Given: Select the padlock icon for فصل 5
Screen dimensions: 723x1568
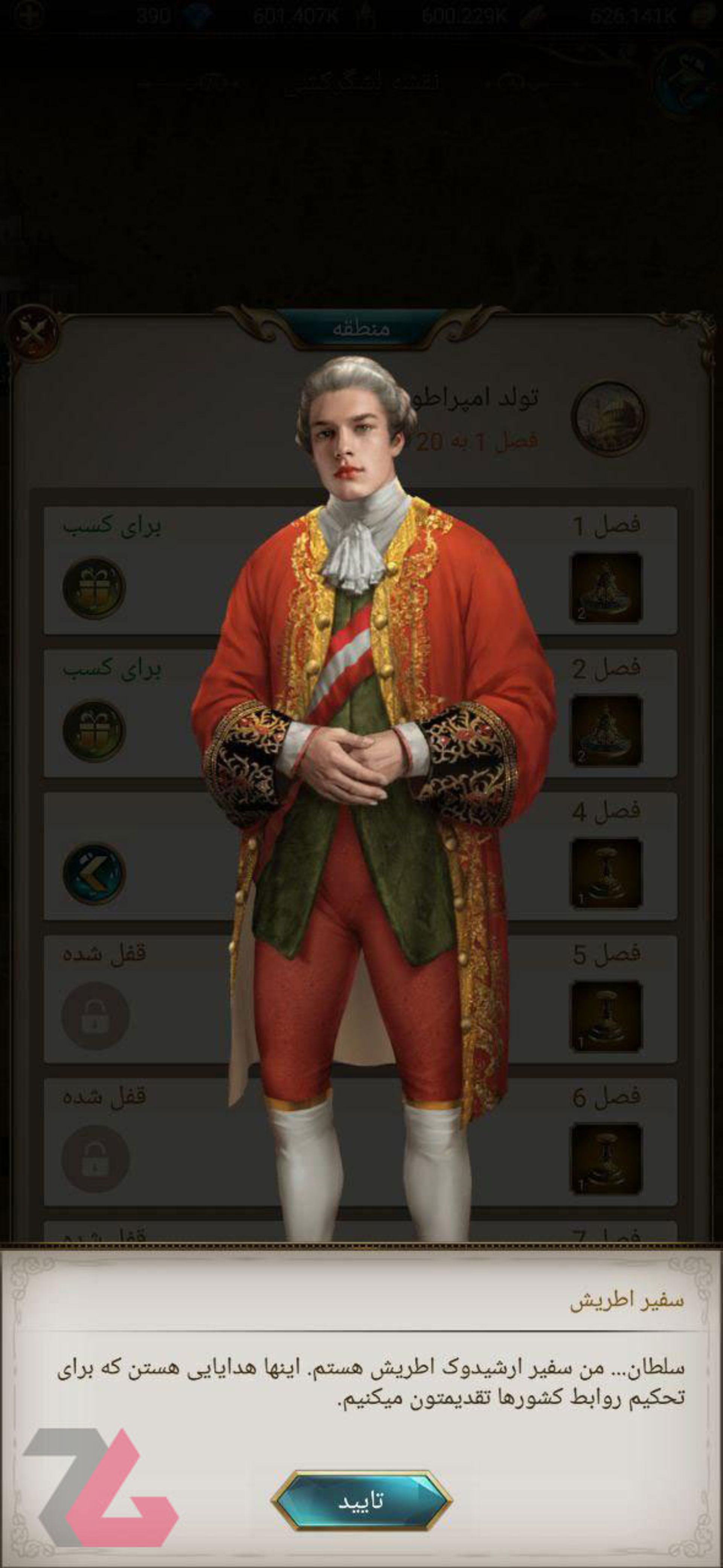Looking at the screenshot, I should (x=95, y=1015).
